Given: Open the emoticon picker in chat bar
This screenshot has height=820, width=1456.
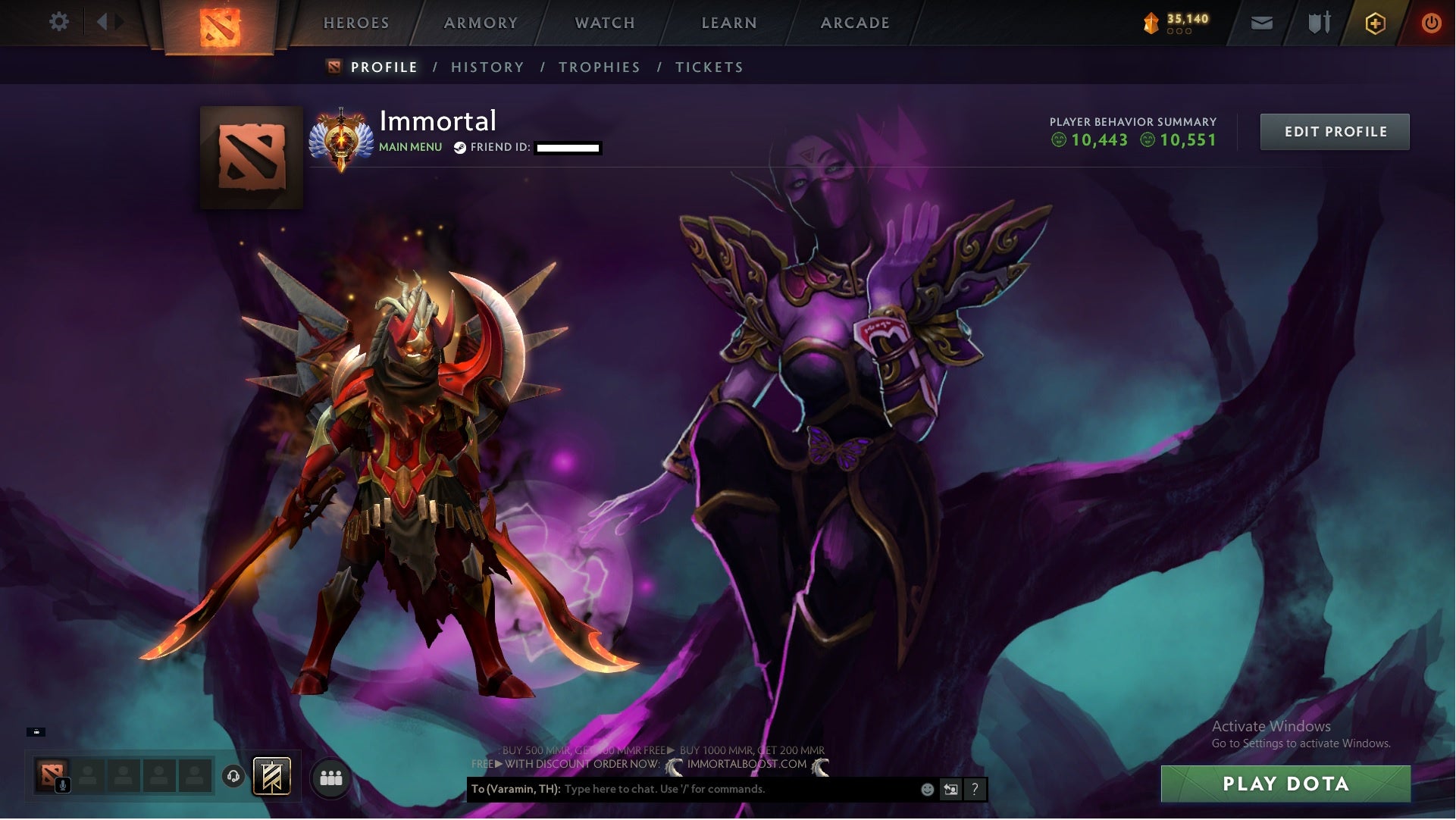Looking at the screenshot, I should click(x=926, y=789).
